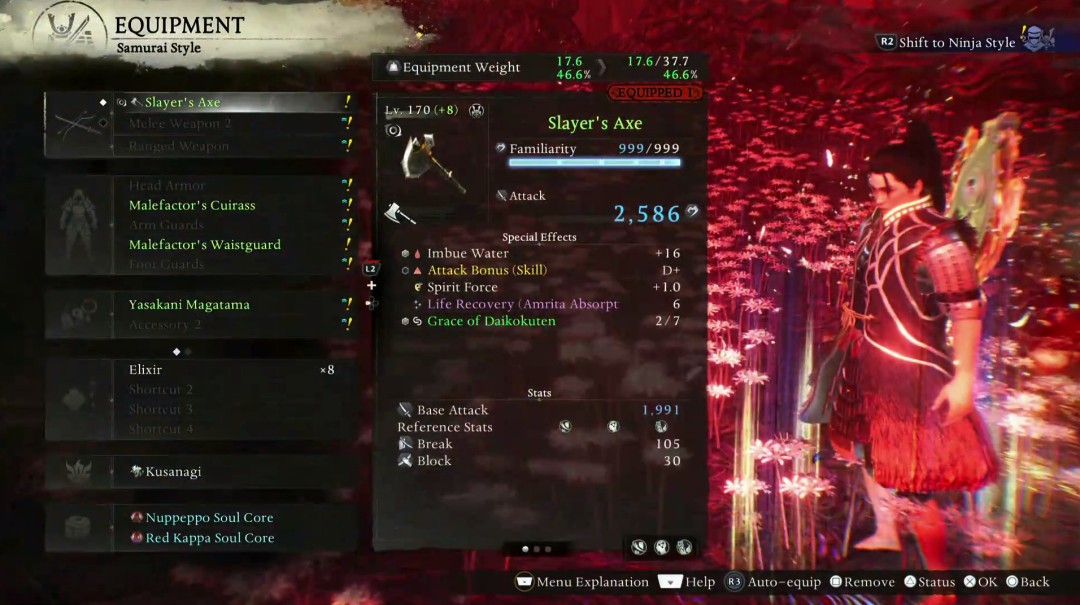Click the Grace of Daikokuten set bonus
1080x605 pixels.
tap(491, 321)
